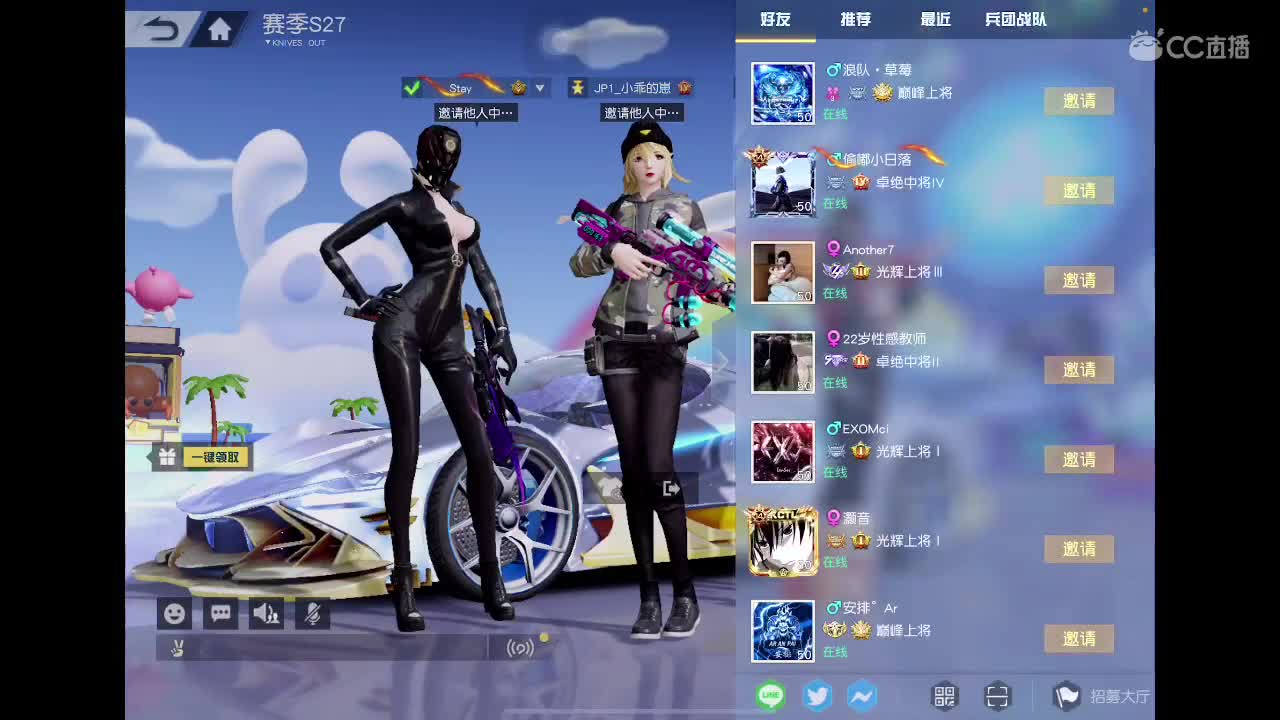Image resolution: width=1280 pixels, height=720 pixels.
Task: Open the QR code scanner
Action: pos(996,695)
